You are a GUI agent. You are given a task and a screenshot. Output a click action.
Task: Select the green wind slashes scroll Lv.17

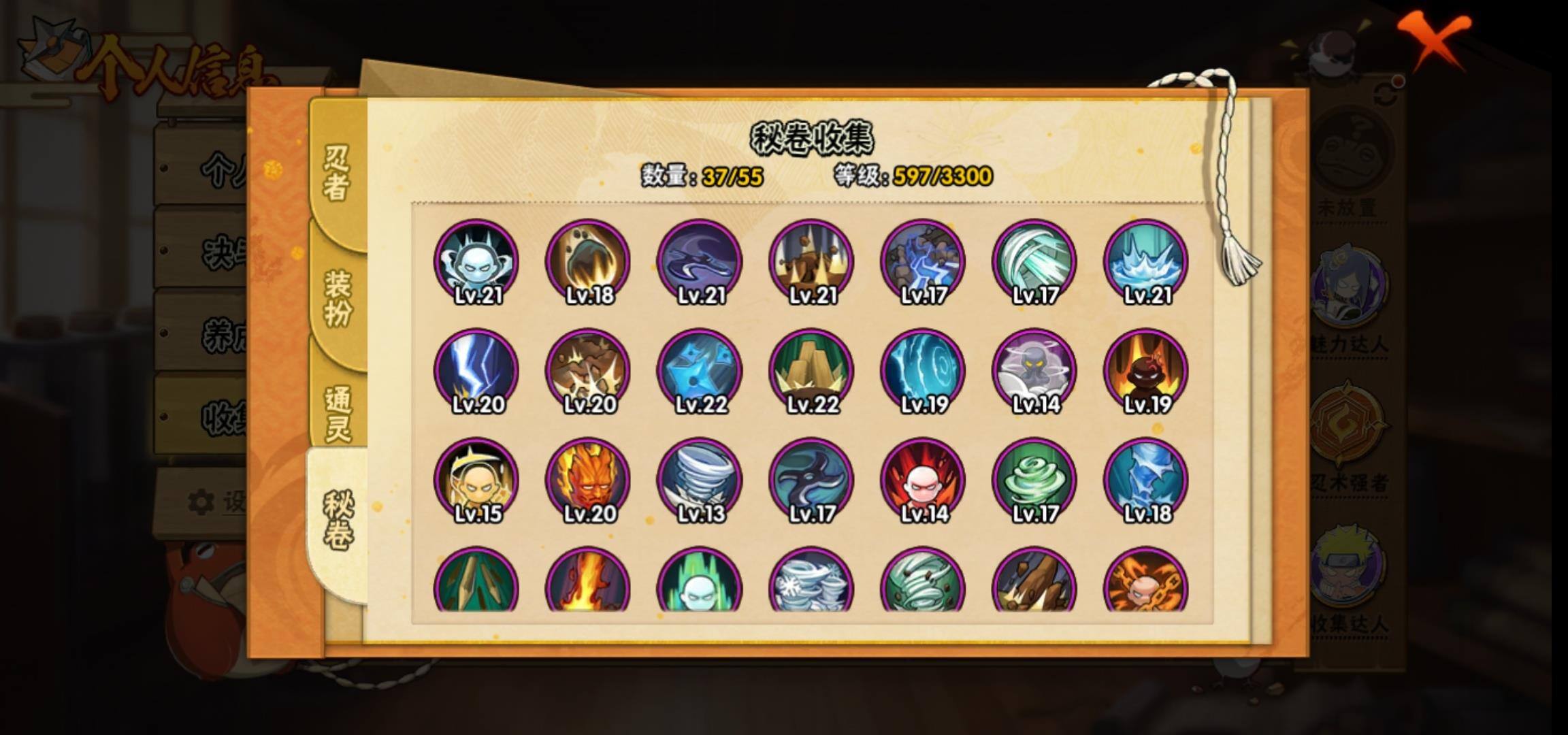1034,262
